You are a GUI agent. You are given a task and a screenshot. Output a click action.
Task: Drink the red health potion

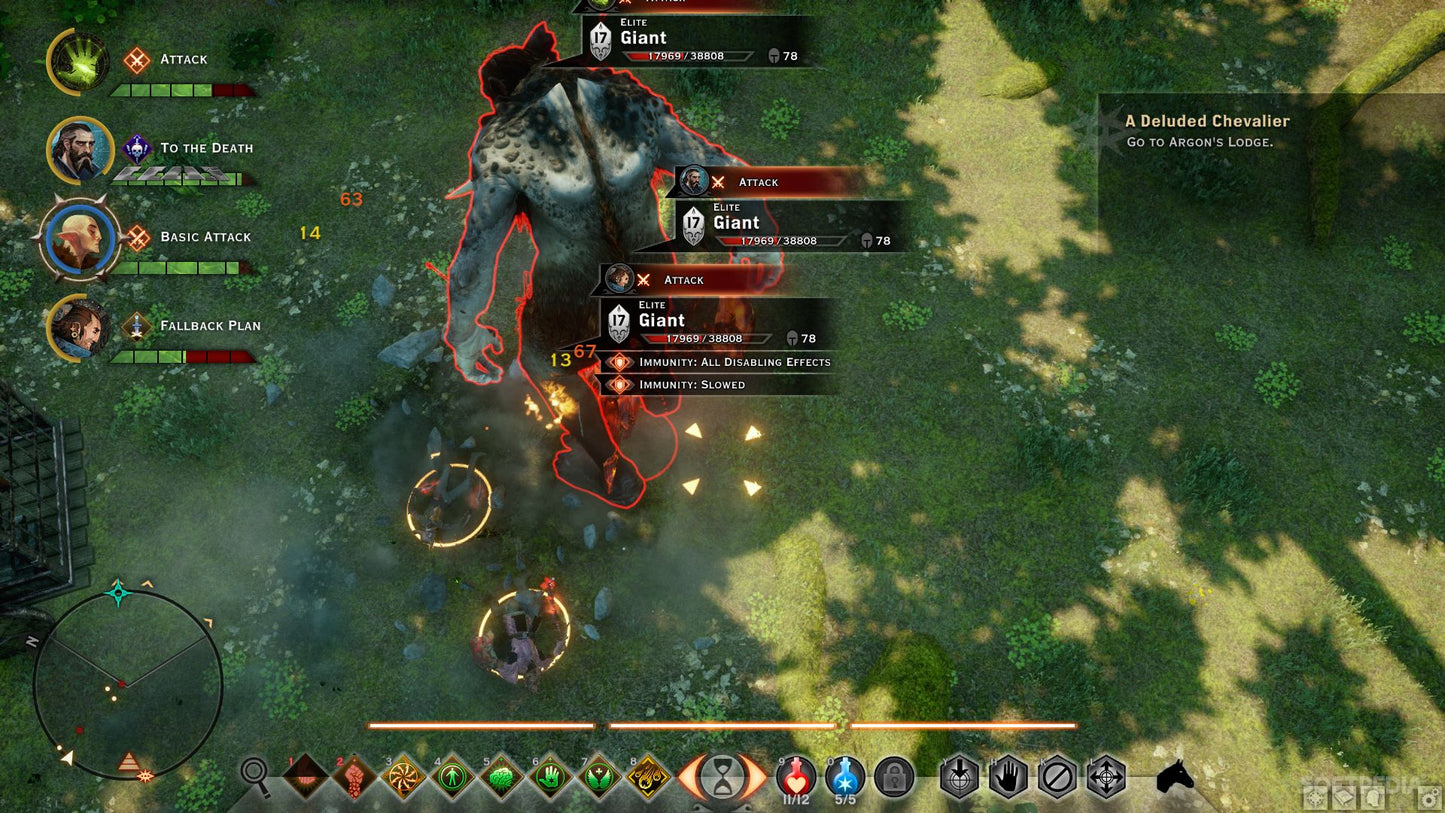796,775
